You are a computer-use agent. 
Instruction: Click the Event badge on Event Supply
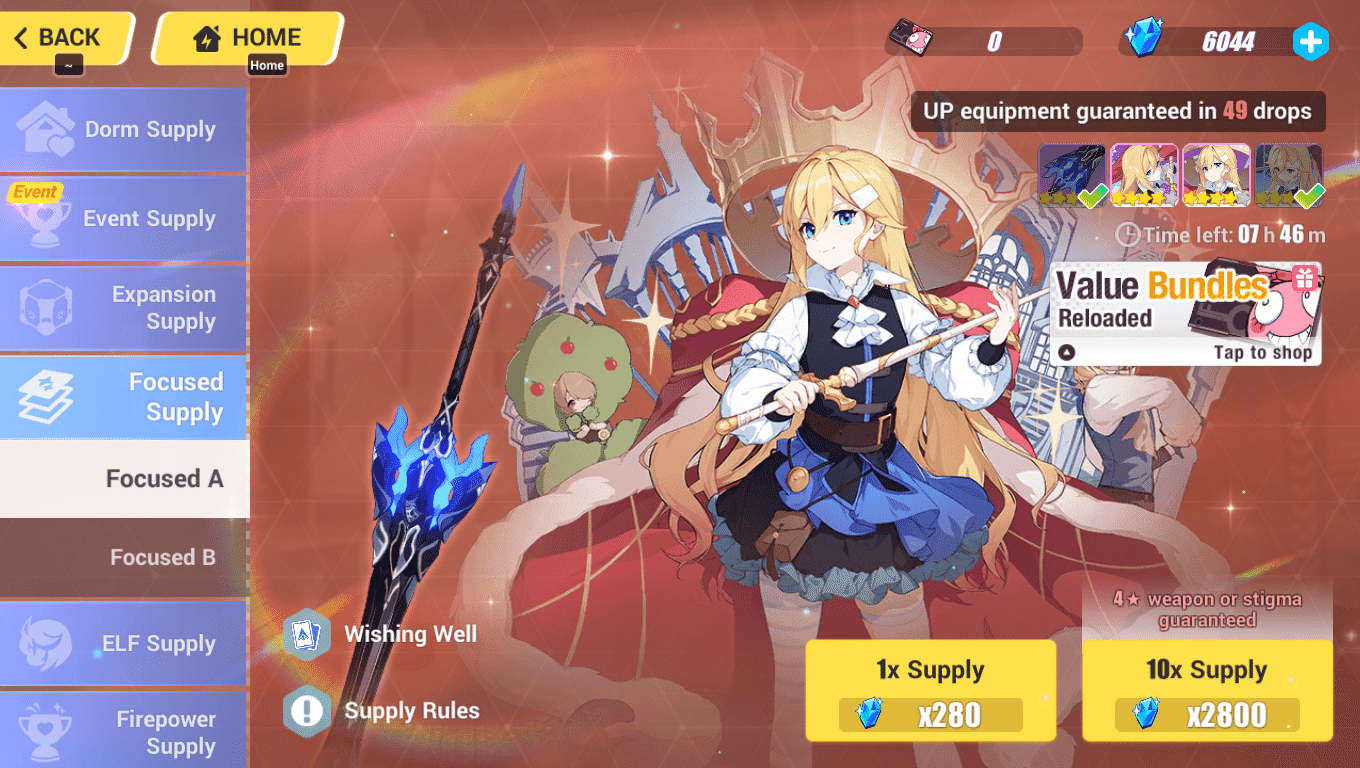coord(35,191)
